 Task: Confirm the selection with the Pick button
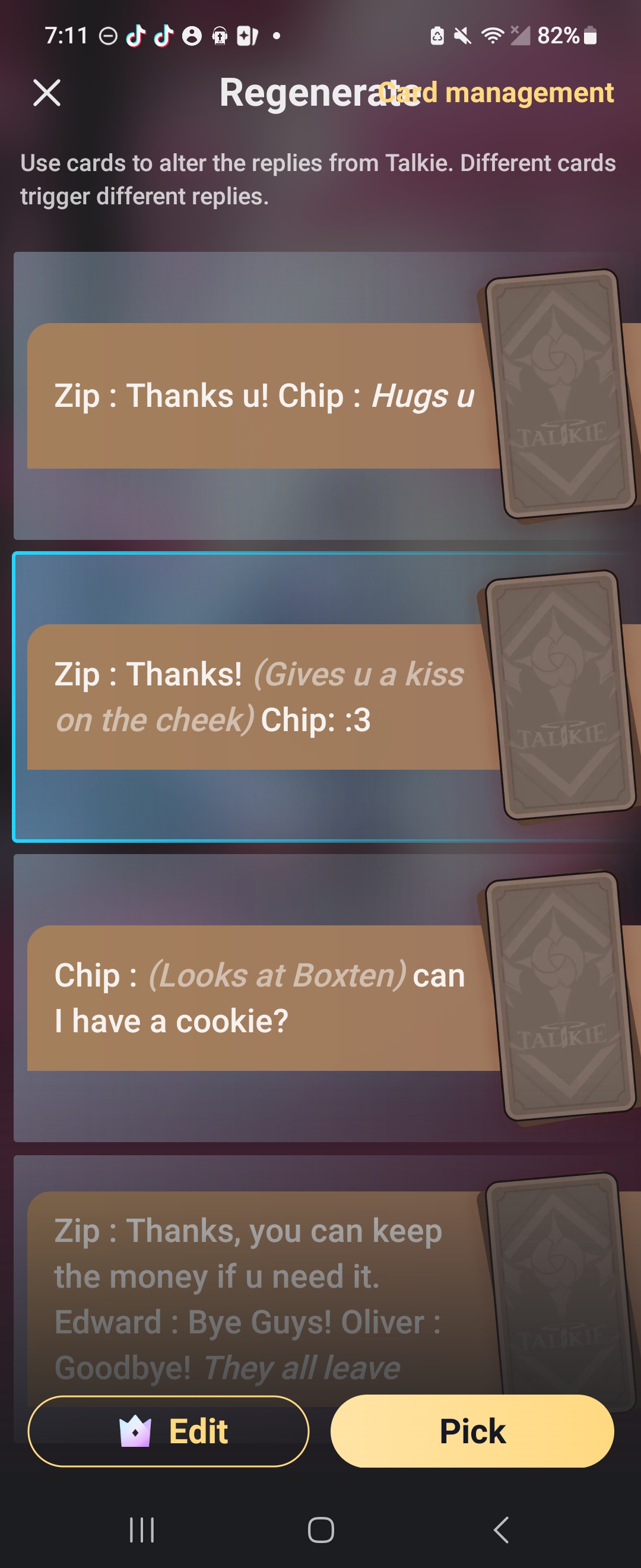(x=472, y=1431)
